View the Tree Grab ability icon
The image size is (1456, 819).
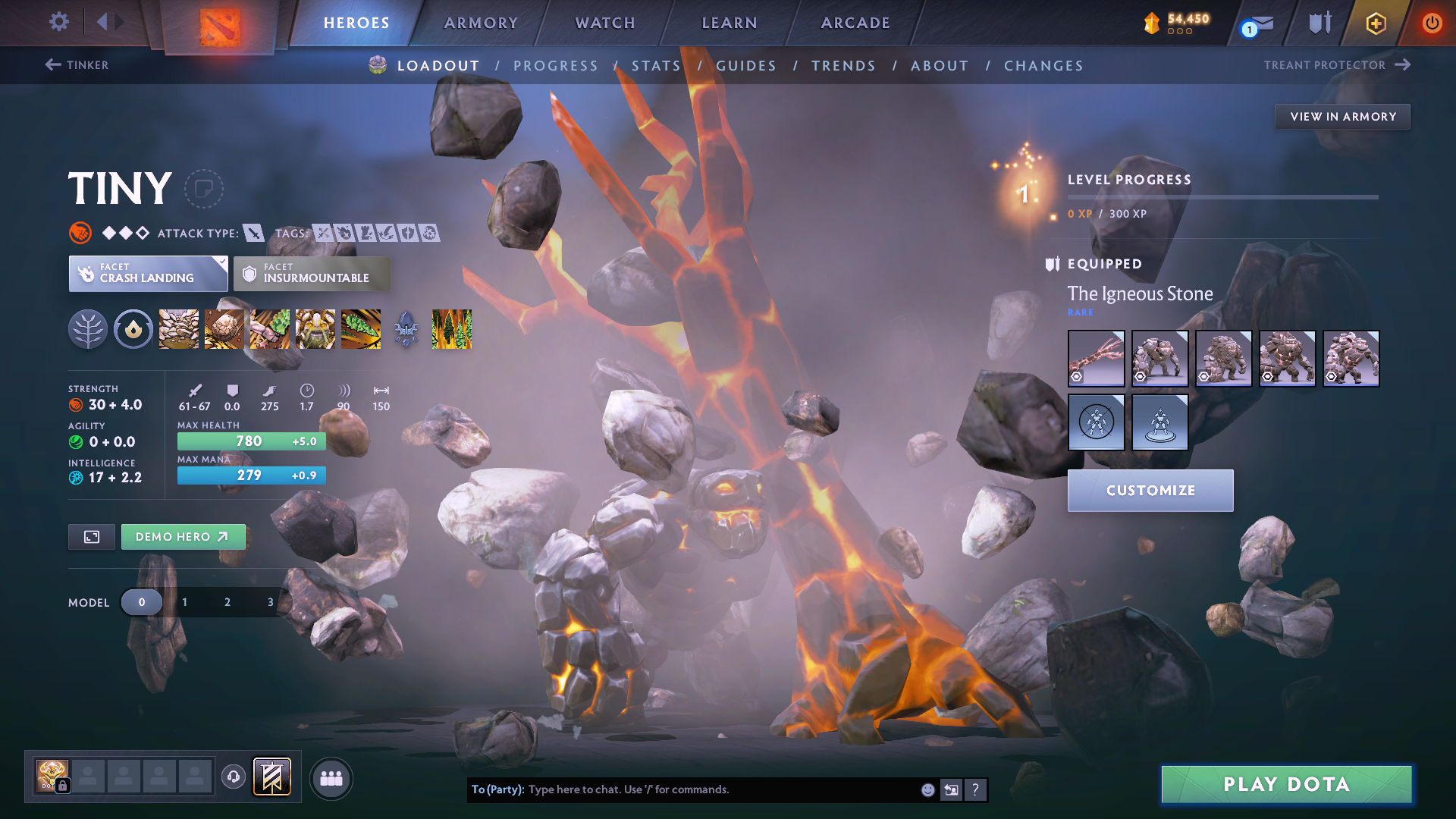[x=269, y=329]
